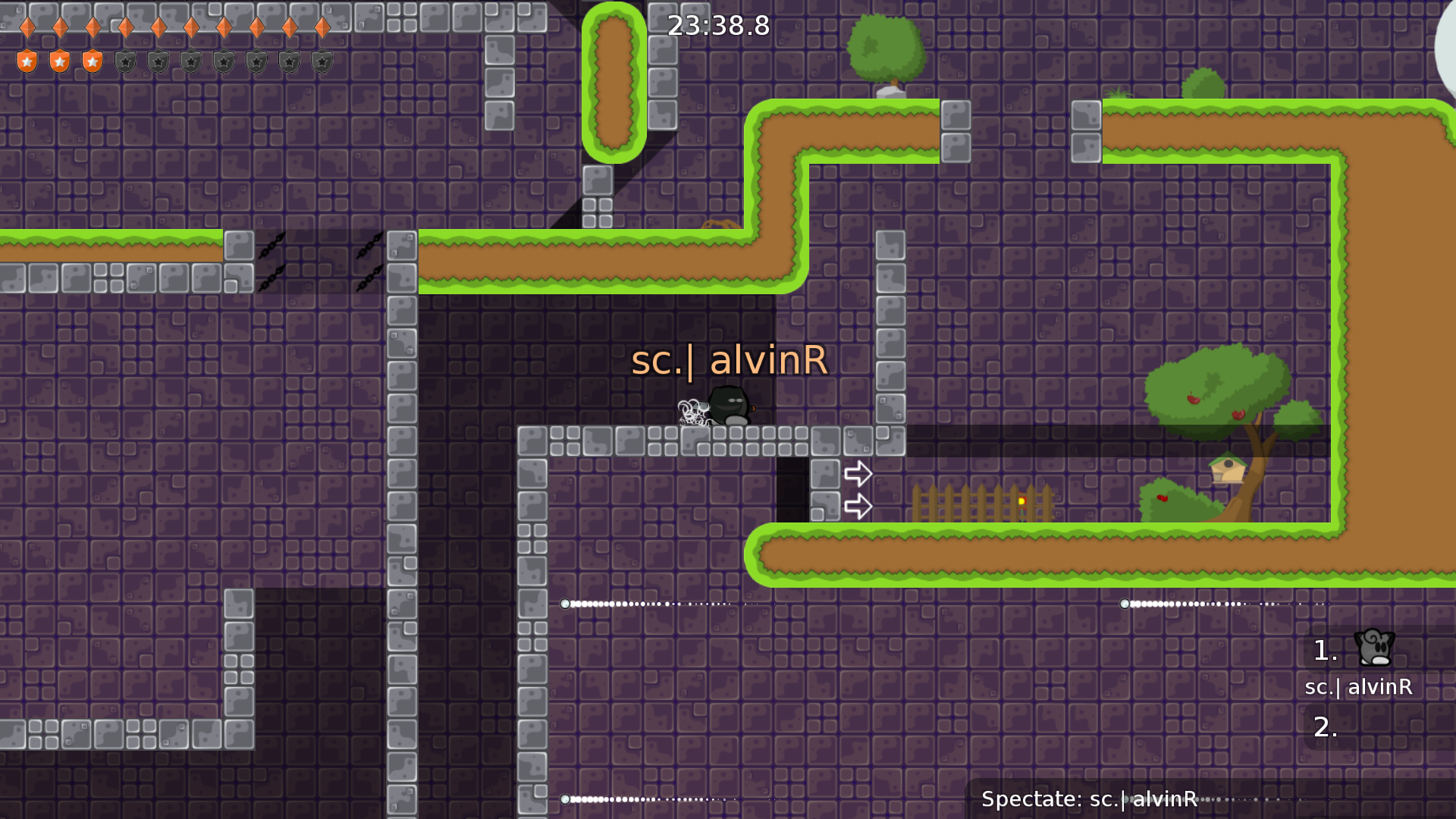1456x819 pixels.
Task: Click the last armor diamond in the HUD row
Action: tap(321, 27)
